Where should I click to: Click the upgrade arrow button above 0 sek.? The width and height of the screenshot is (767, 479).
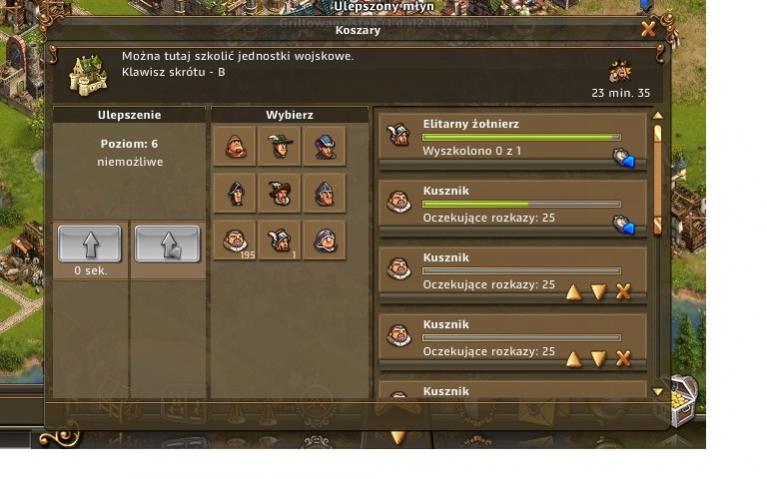tap(90, 243)
